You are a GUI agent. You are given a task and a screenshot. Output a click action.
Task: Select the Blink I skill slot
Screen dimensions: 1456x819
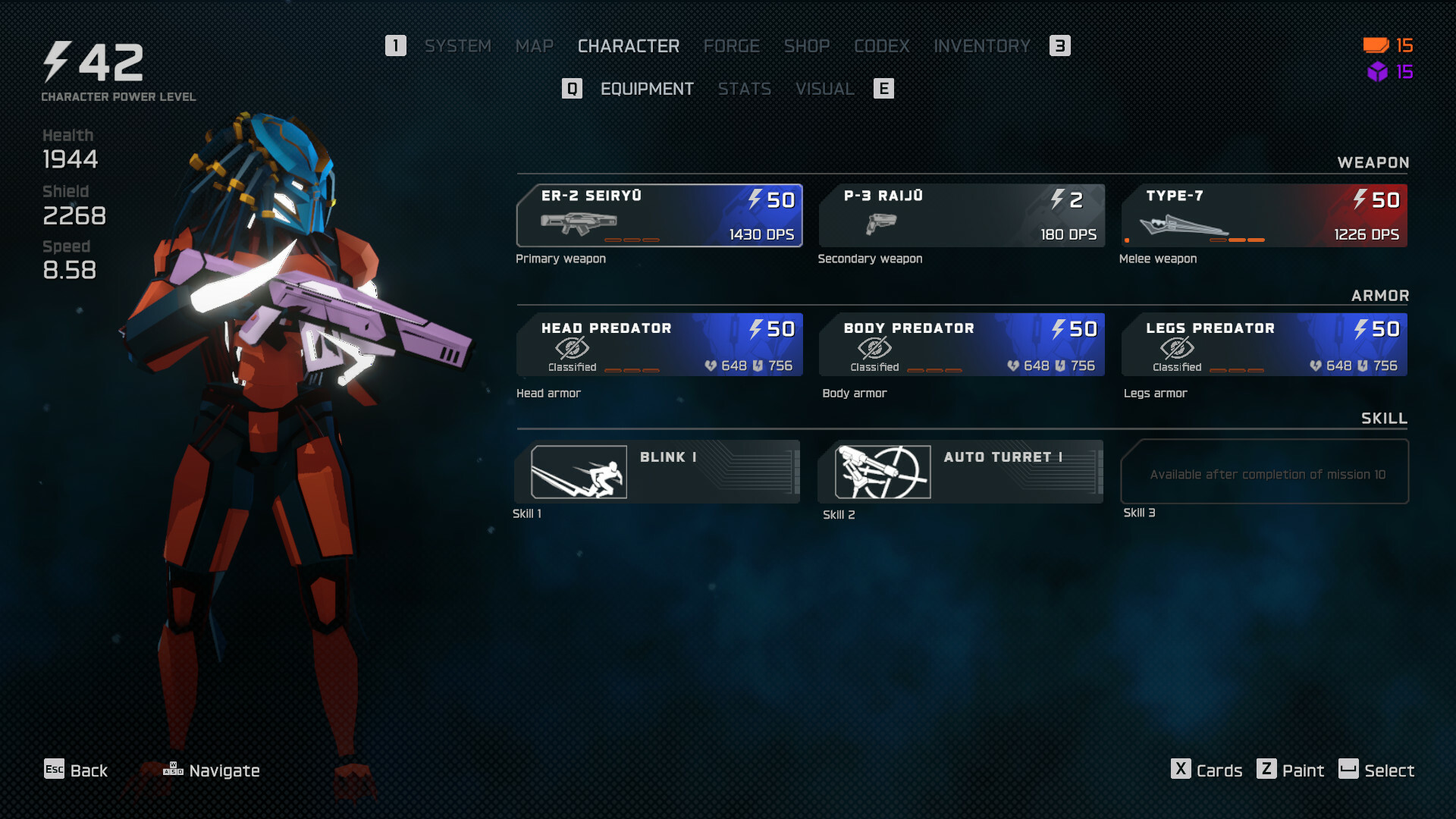[657, 472]
